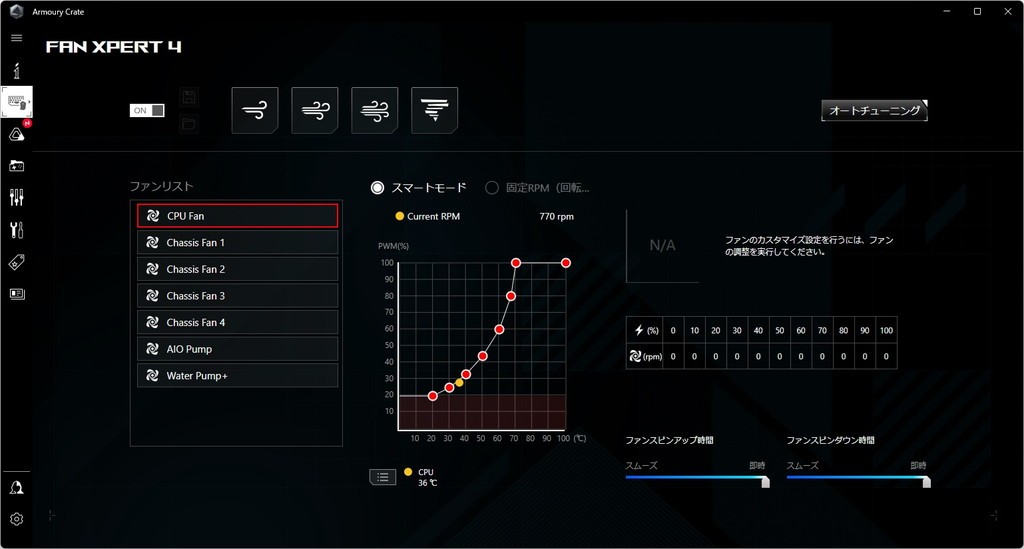Image resolution: width=1024 pixels, height=549 pixels.
Task: Apply the tornado full-speed fan preset
Action: pyautogui.click(x=435, y=110)
